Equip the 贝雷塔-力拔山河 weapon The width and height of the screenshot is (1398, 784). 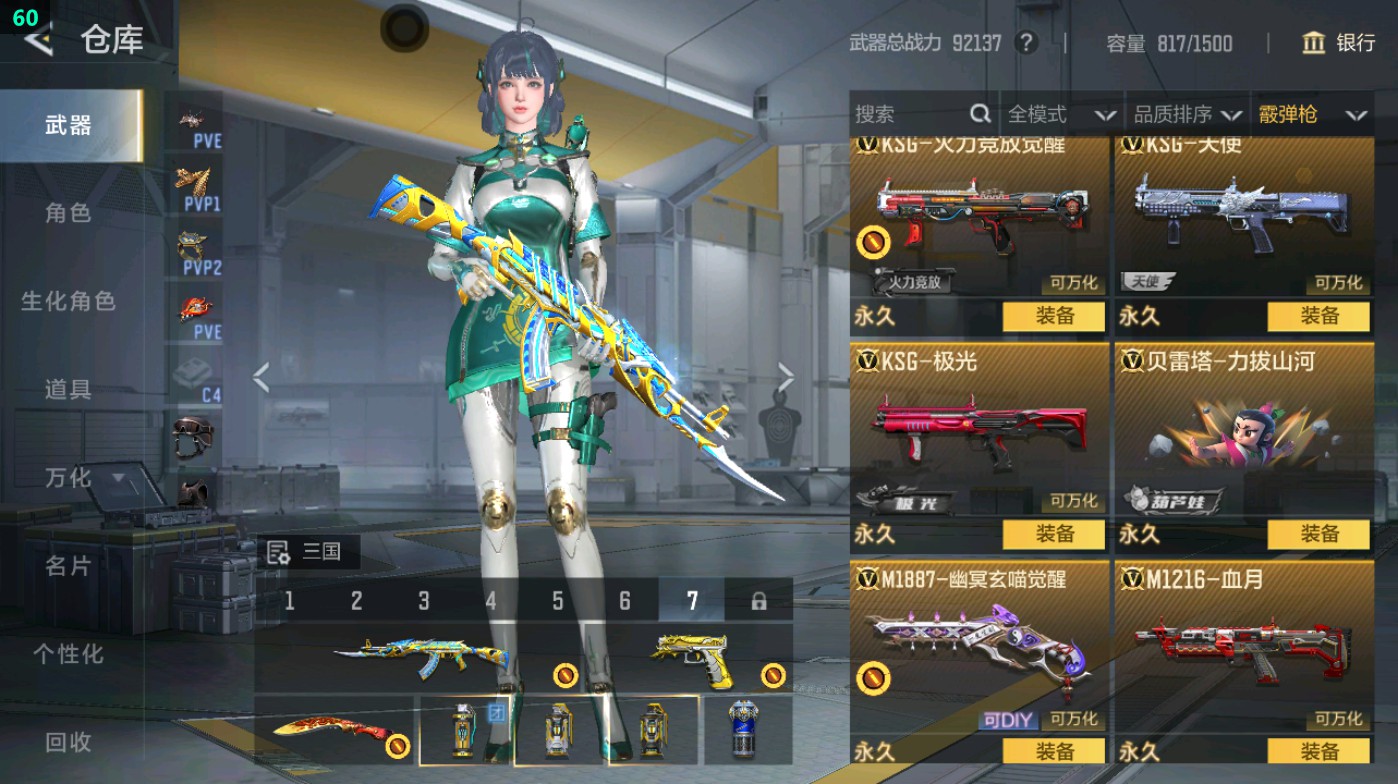(1318, 534)
